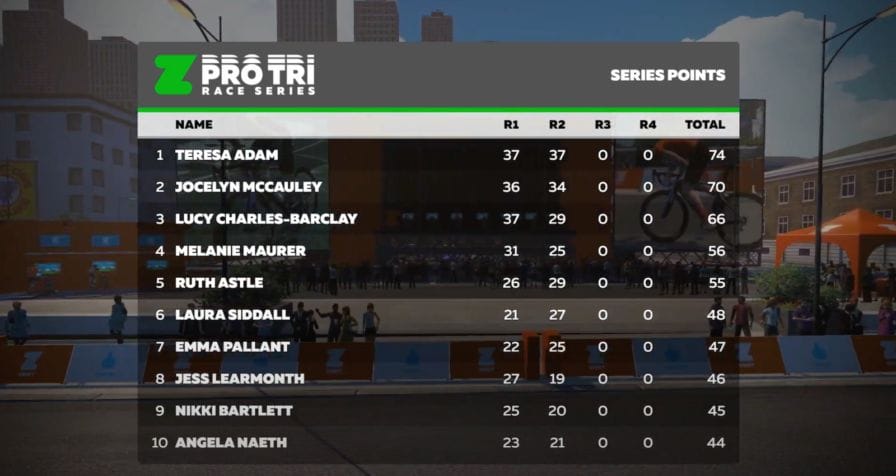Select Ruth Astle's standings entry

click(219, 283)
